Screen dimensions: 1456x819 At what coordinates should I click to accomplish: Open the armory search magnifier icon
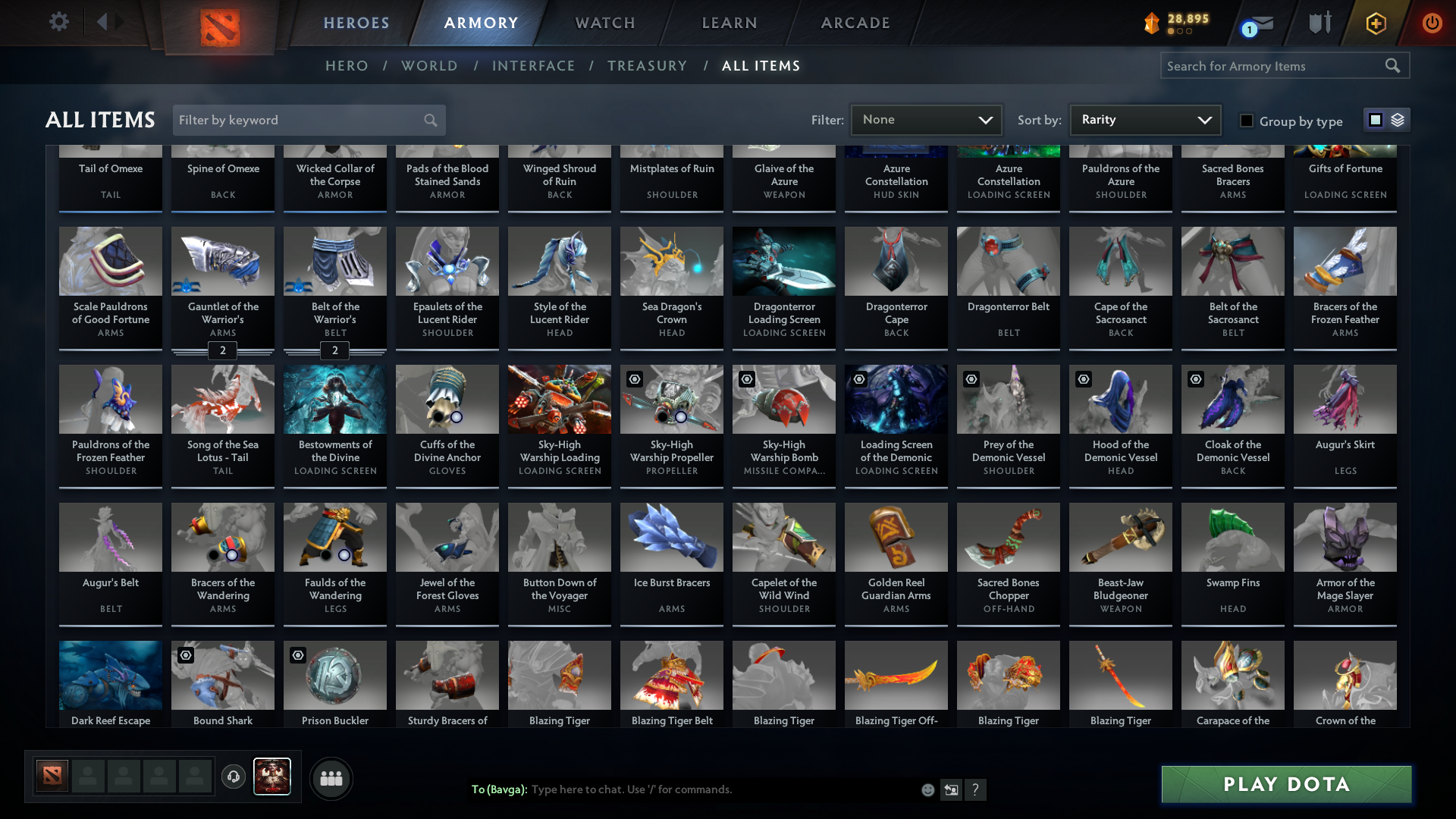click(1394, 66)
